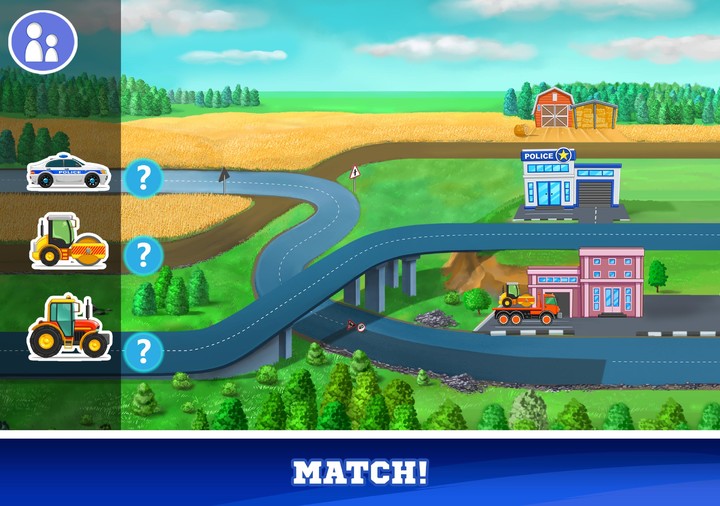Tap the question mark beside the police car
This screenshot has height=506, width=720.
144,178
